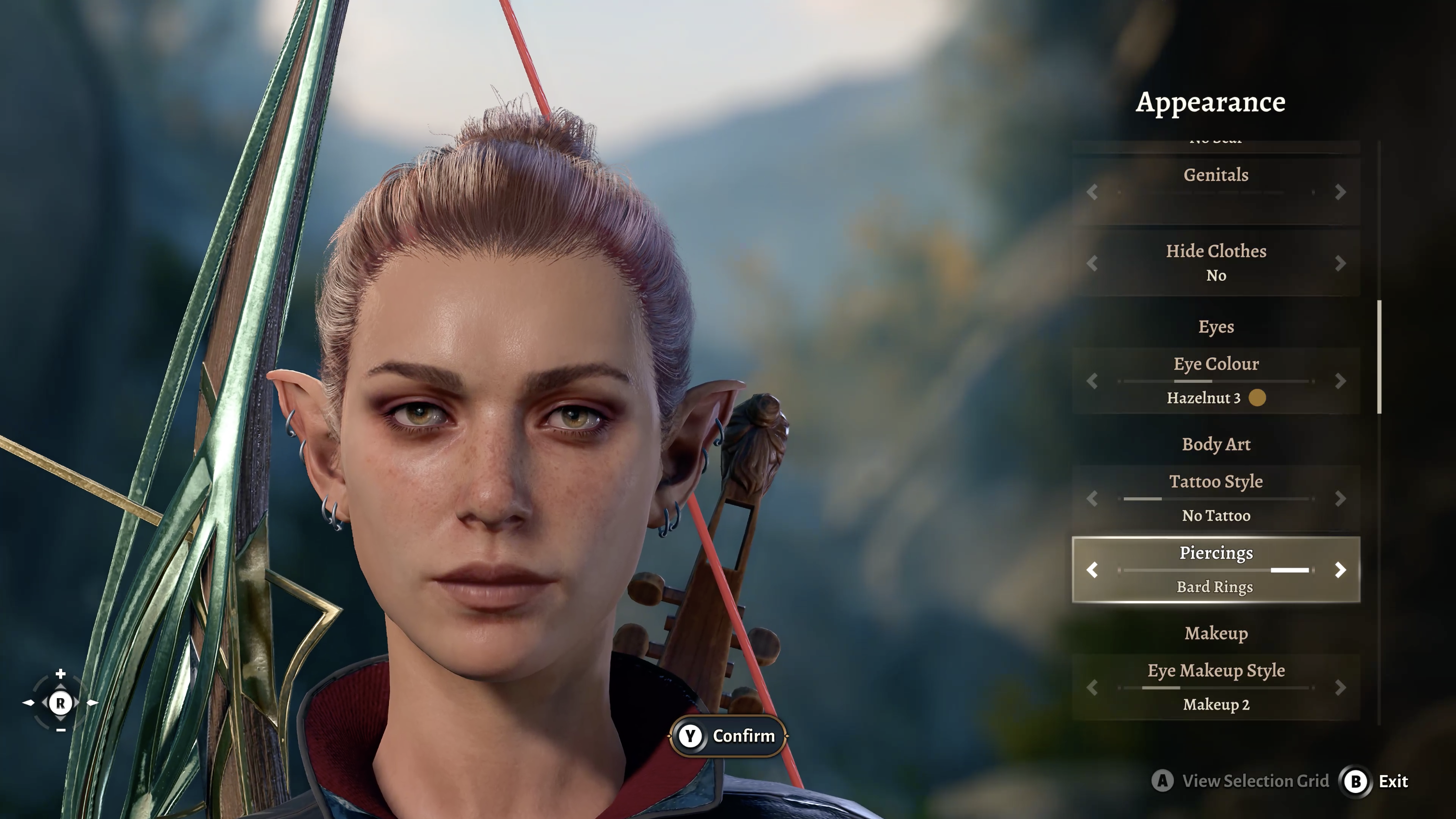Choose previous Eye Colour arrow

1092,381
